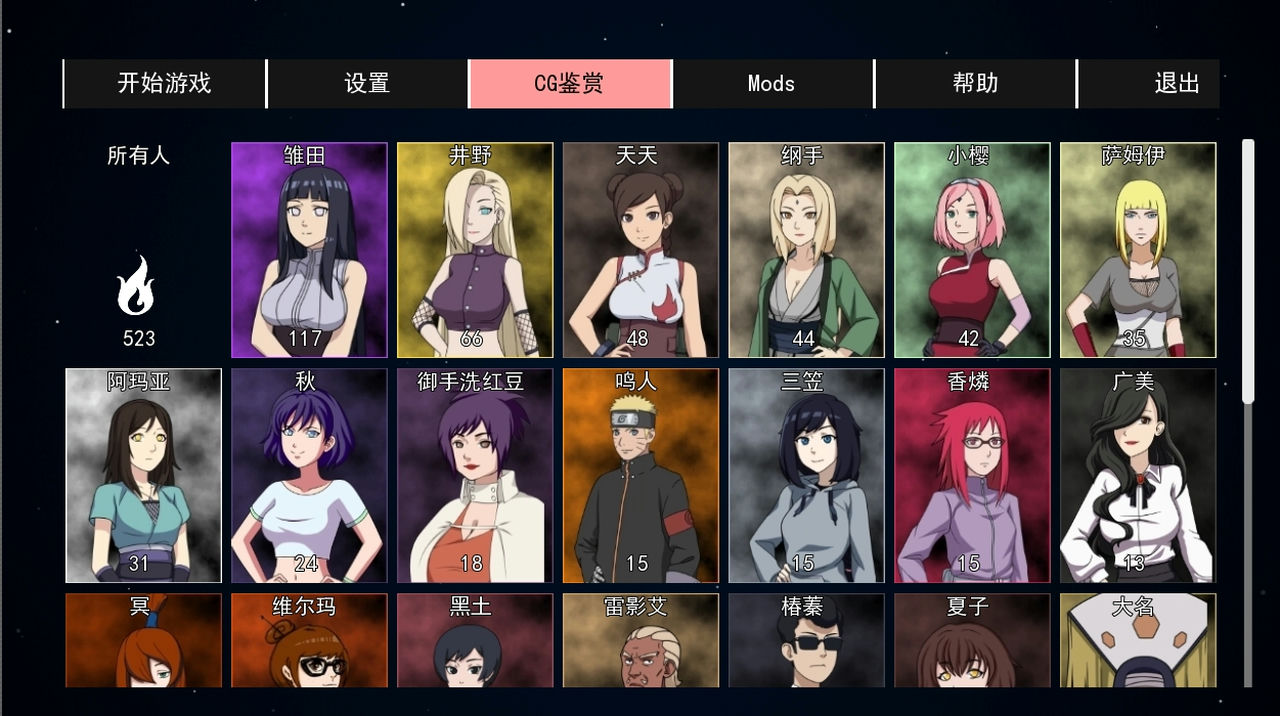This screenshot has width=1280, height=716.
Task: Select the 萨姆伊 character card
Action: [x=1138, y=250]
